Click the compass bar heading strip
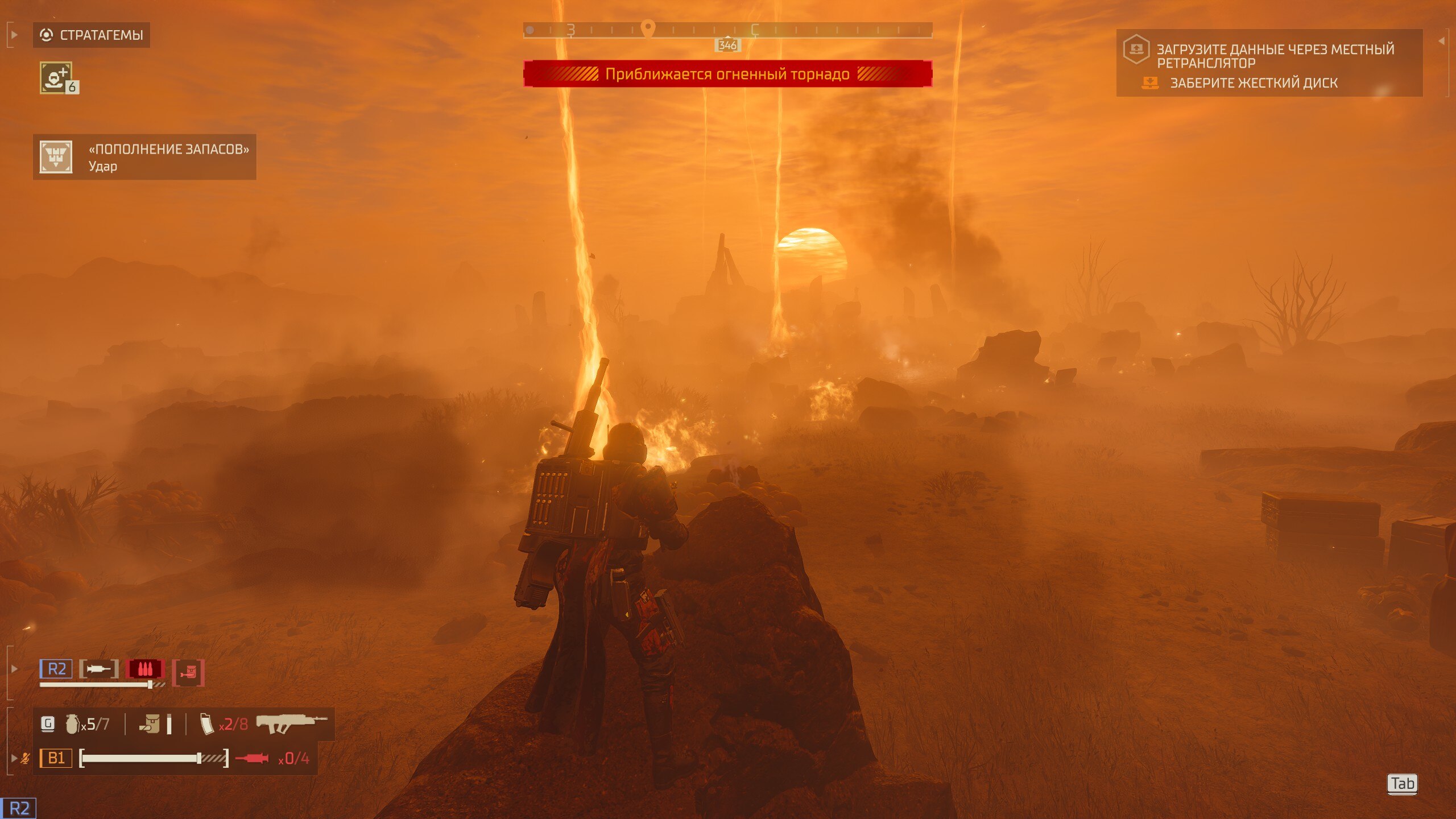1456x819 pixels. (727, 30)
